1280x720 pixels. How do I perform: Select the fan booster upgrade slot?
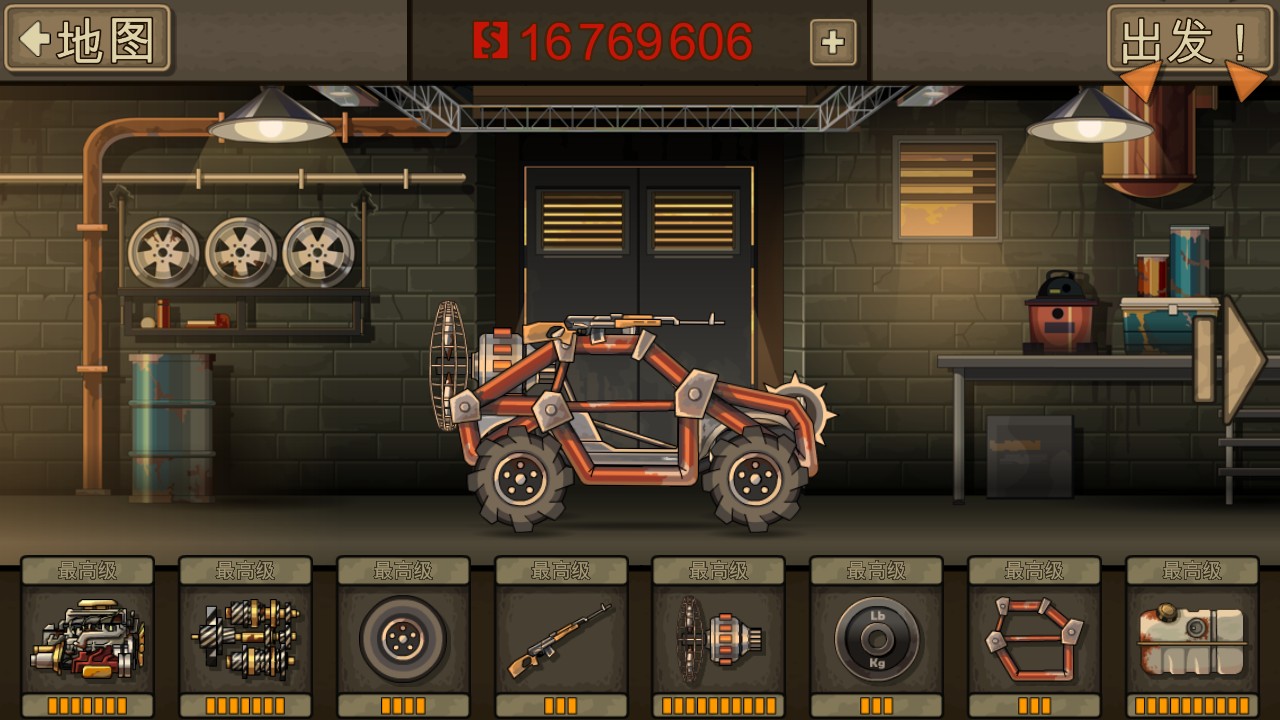(x=719, y=638)
